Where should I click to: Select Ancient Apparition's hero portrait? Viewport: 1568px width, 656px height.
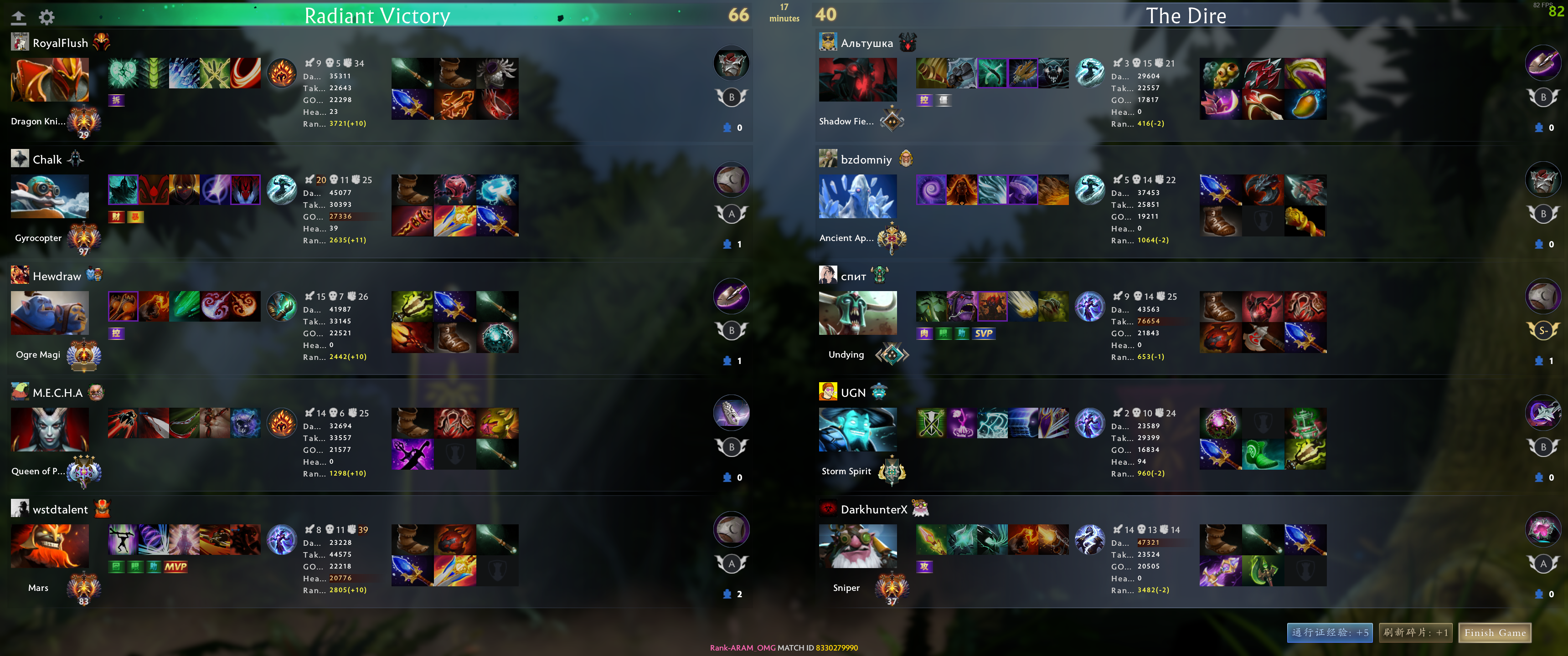point(858,196)
